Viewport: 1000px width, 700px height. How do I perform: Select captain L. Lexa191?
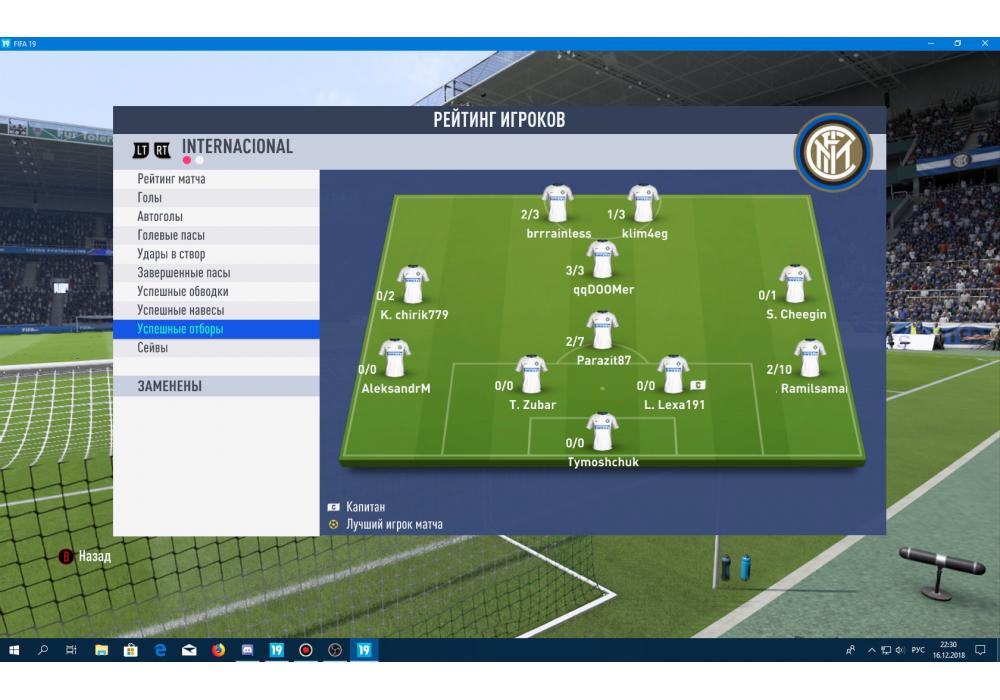[673, 375]
